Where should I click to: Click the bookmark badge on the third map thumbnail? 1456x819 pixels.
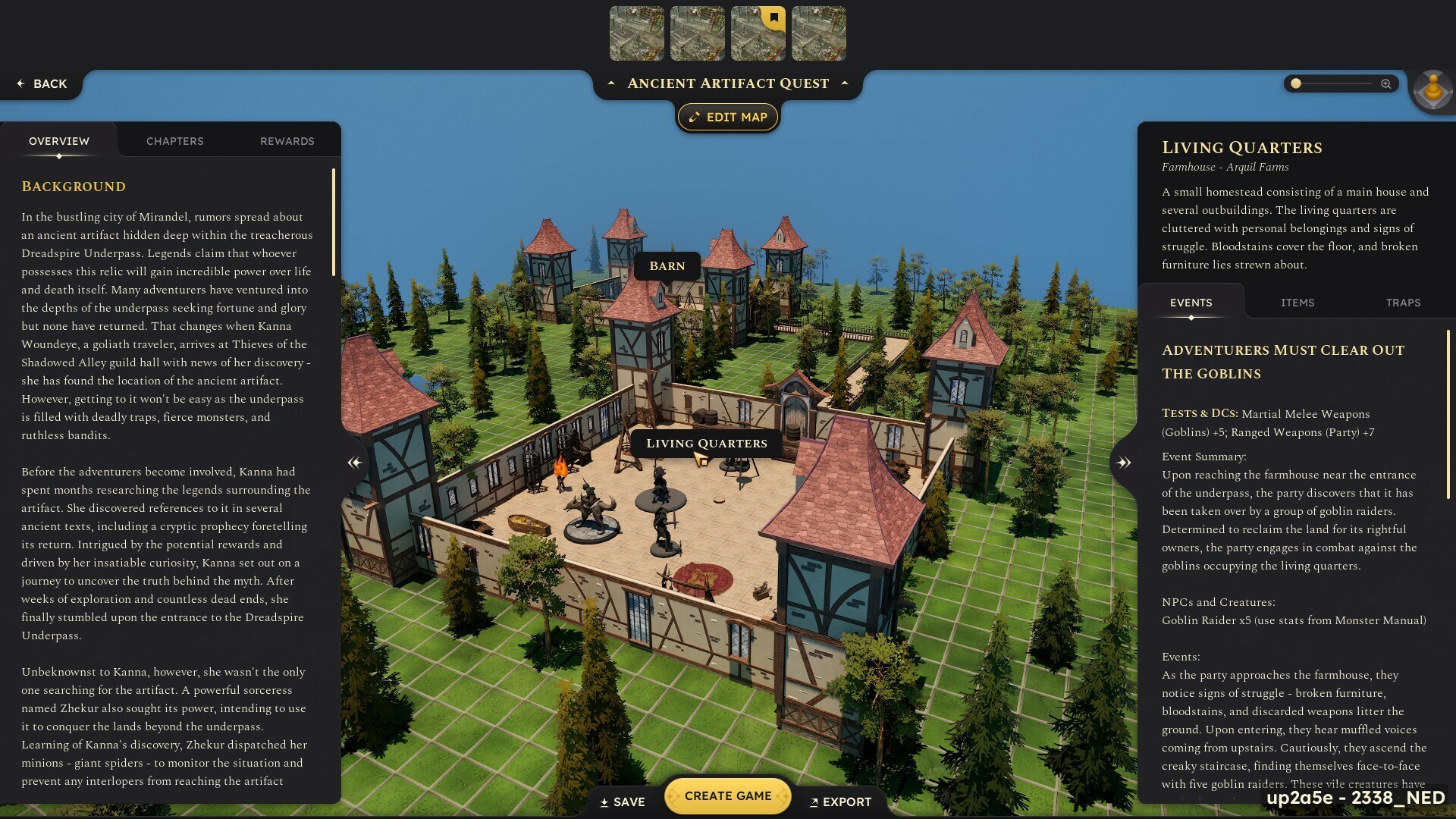pyautogui.click(x=773, y=15)
